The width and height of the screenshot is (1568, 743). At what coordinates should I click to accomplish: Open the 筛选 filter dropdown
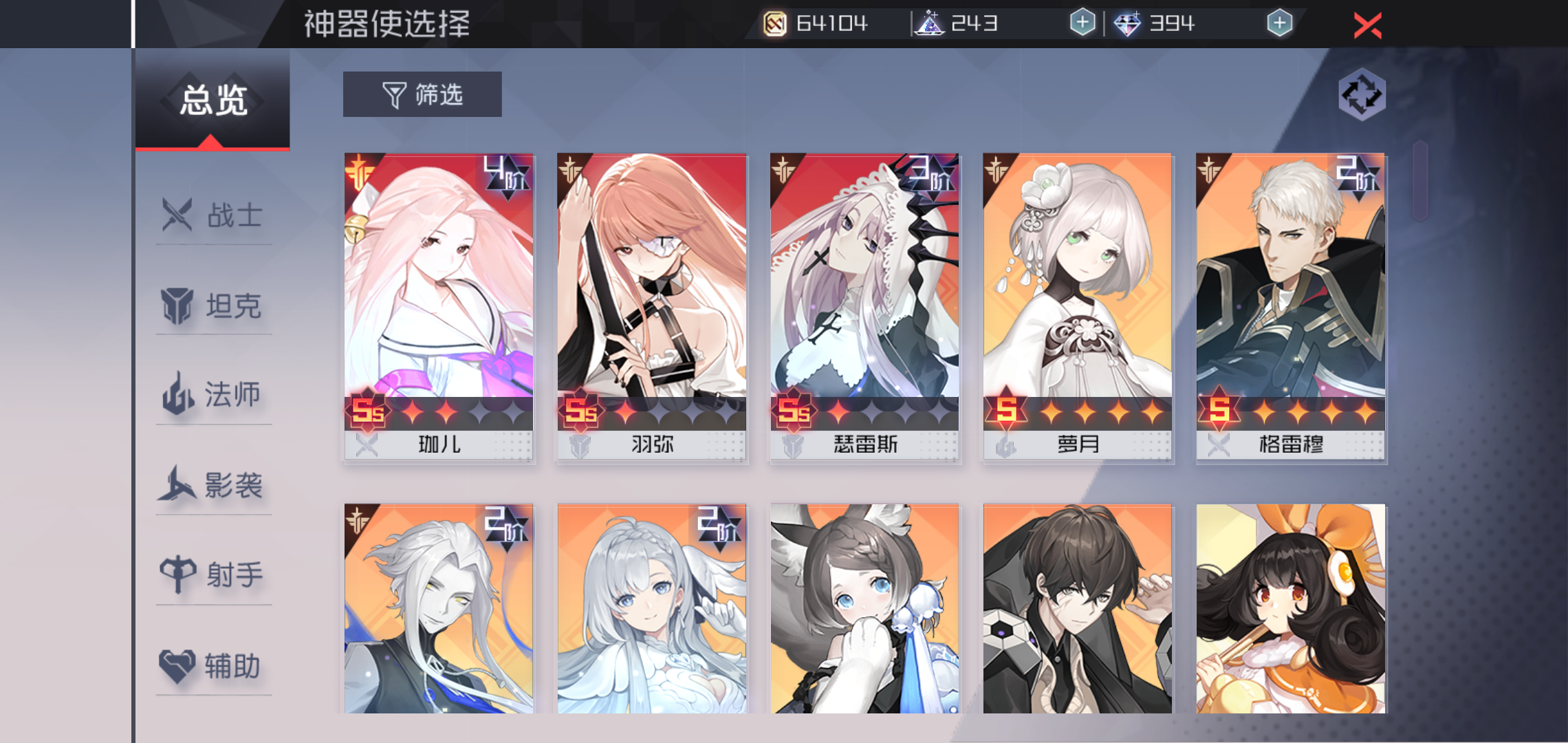click(422, 94)
